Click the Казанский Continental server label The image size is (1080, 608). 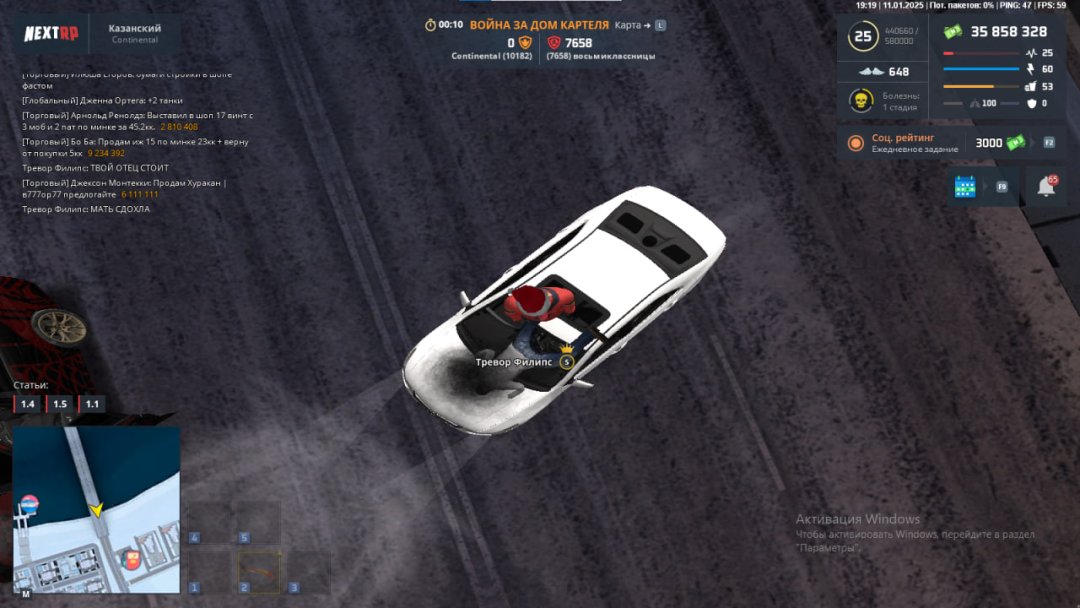pyautogui.click(x=135, y=34)
